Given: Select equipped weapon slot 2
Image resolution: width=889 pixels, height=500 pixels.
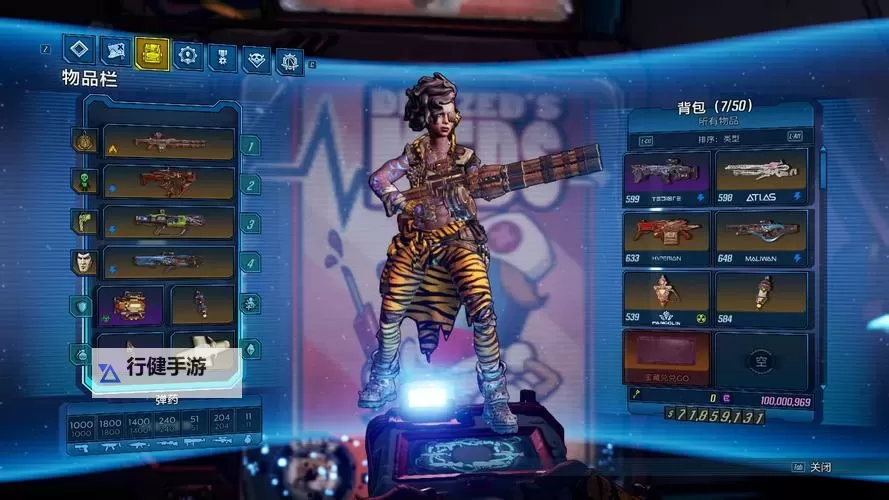Looking at the screenshot, I should [x=169, y=182].
